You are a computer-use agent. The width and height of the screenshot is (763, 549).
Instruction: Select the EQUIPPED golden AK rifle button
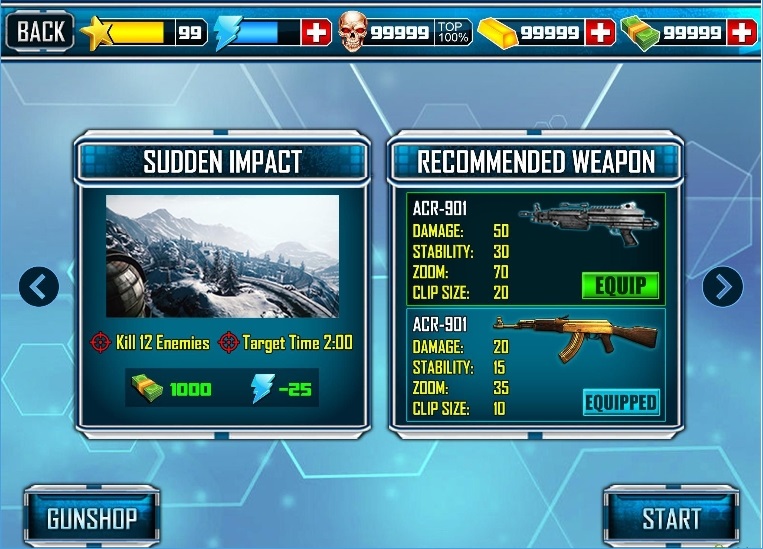point(621,402)
